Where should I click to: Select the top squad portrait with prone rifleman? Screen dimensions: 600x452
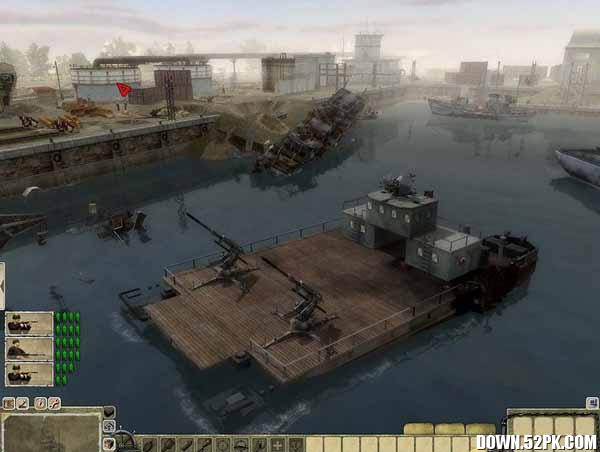point(29,323)
